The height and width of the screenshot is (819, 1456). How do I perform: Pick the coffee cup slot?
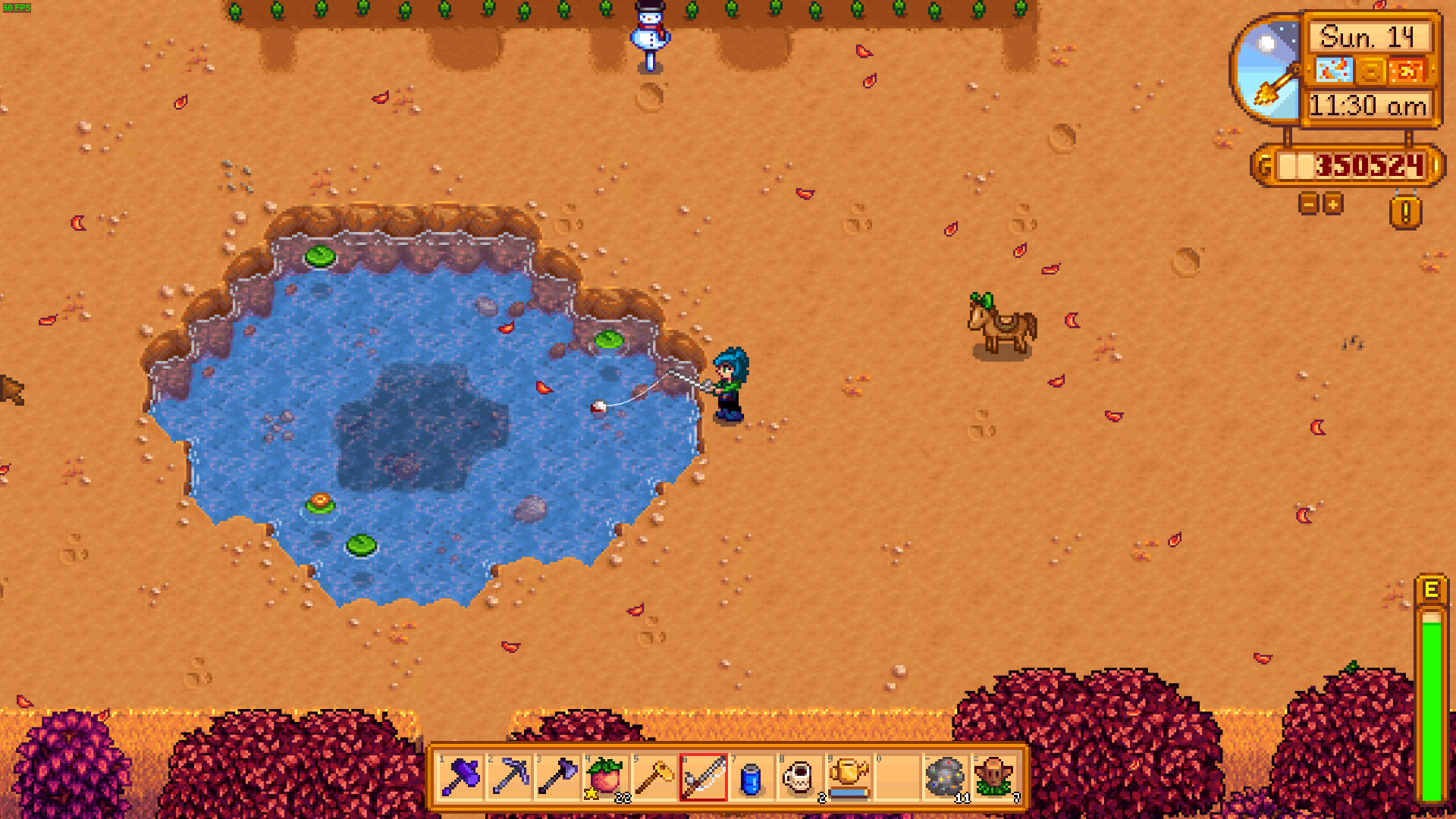(x=799, y=777)
